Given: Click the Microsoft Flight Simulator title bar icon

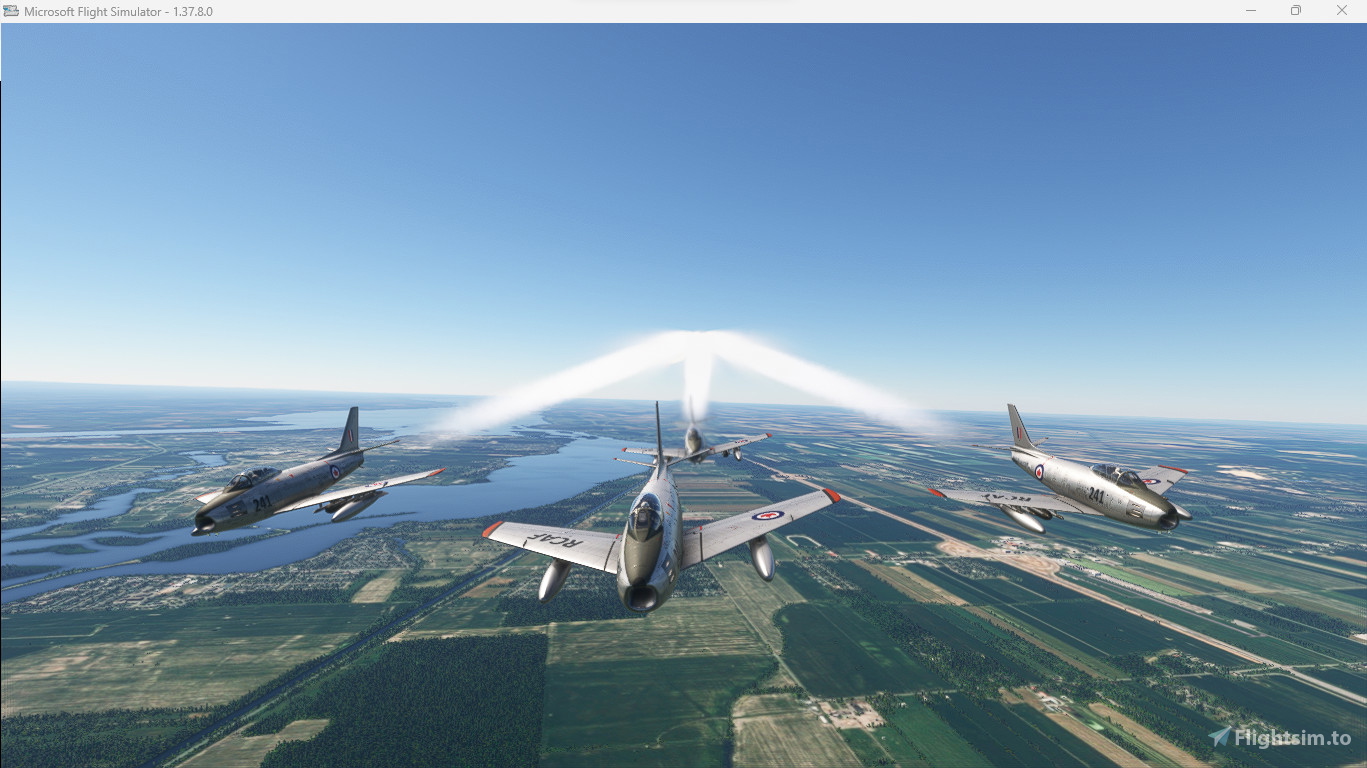Looking at the screenshot, I should tap(10, 11).
